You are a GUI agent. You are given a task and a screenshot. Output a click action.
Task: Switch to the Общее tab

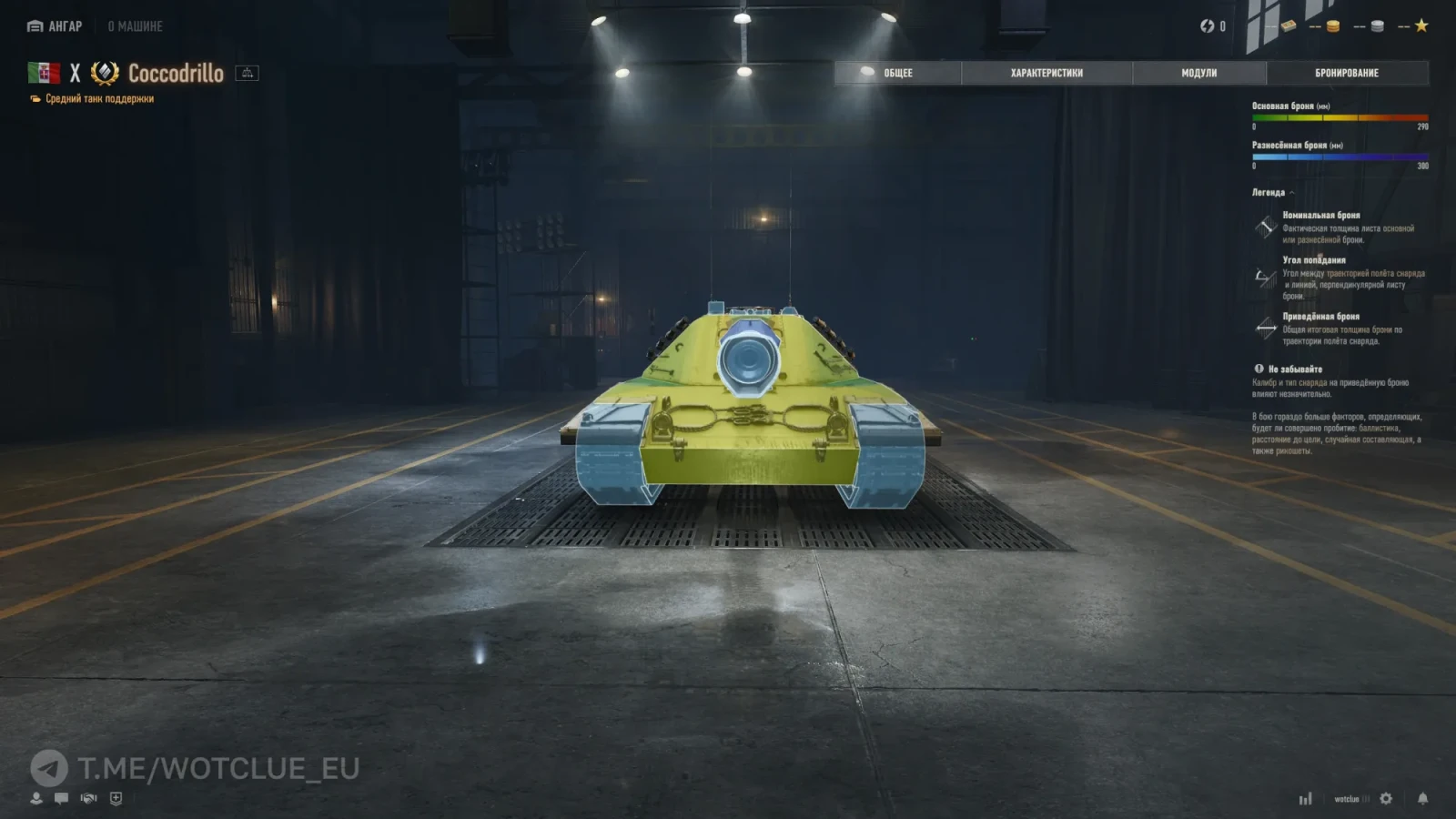[897, 73]
